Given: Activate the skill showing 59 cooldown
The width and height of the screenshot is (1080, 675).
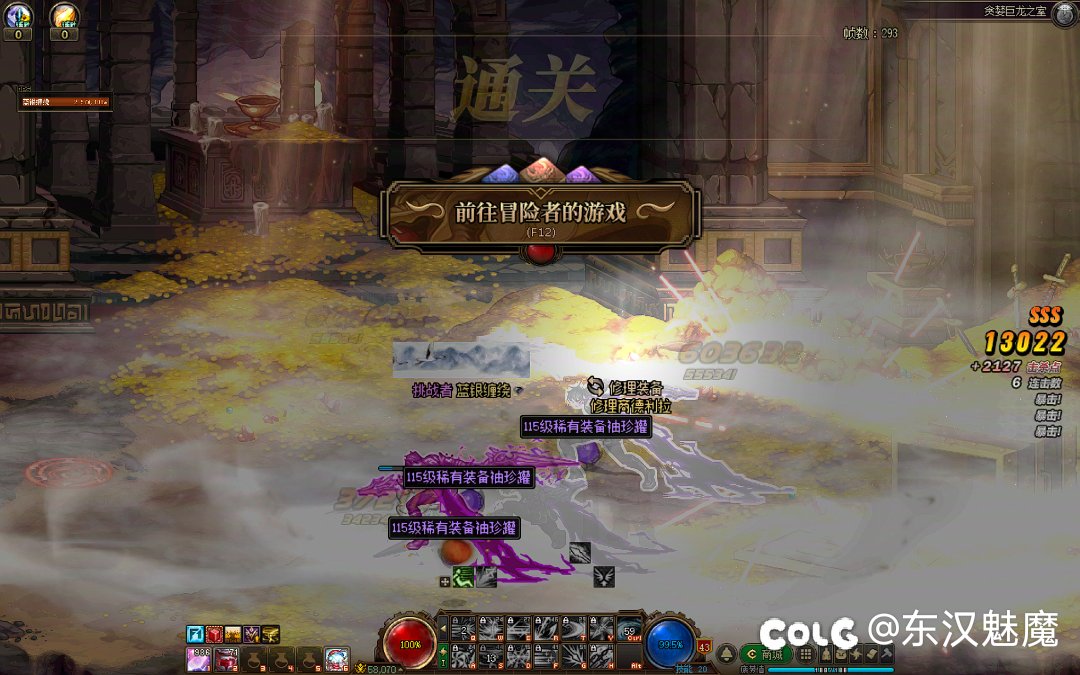Looking at the screenshot, I should (628, 629).
